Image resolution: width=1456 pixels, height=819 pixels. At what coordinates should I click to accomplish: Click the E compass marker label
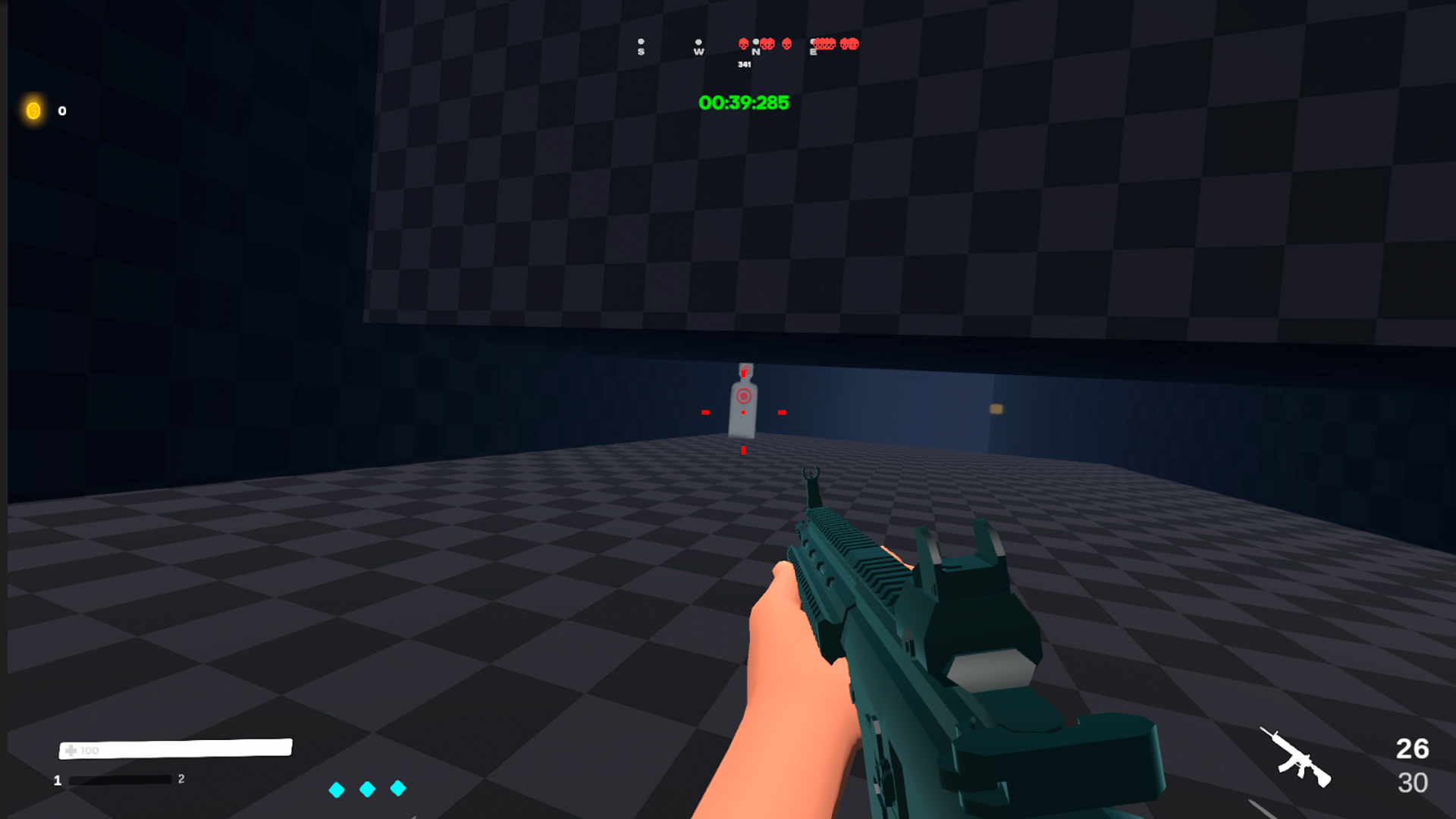coord(812,52)
